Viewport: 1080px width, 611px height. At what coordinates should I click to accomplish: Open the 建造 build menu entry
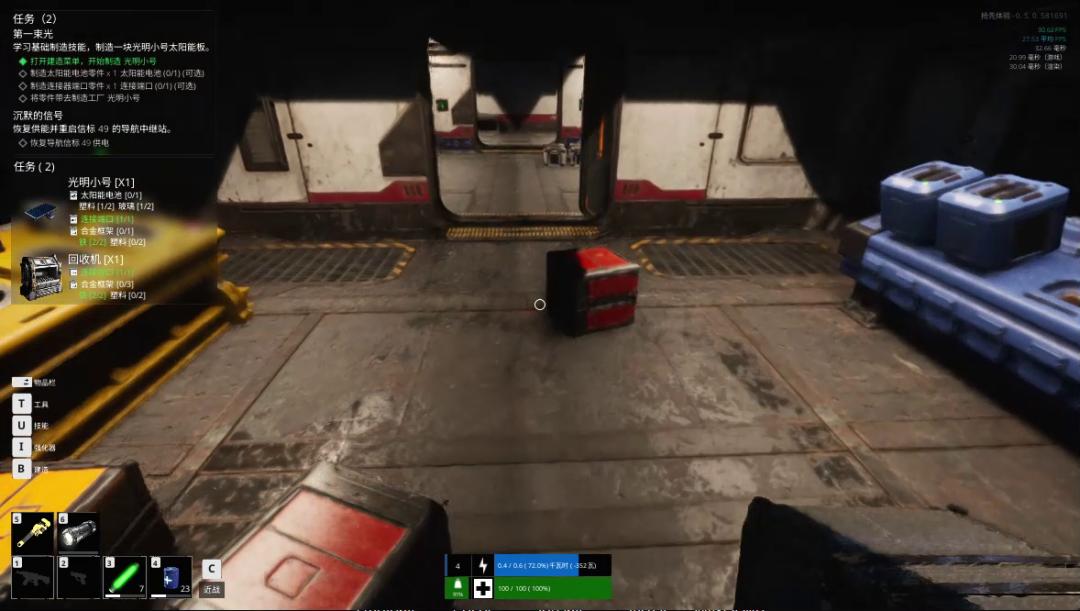pyautogui.click(x=21, y=468)
